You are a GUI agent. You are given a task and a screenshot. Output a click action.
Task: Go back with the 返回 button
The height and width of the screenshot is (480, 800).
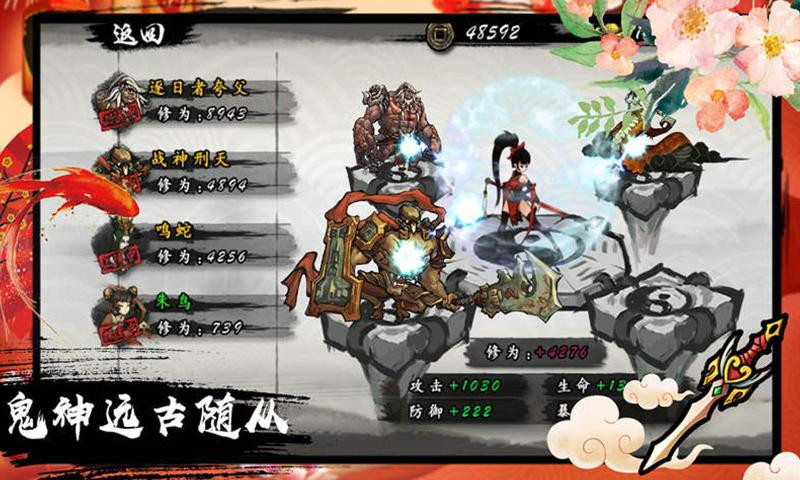(x=138, y=33)
